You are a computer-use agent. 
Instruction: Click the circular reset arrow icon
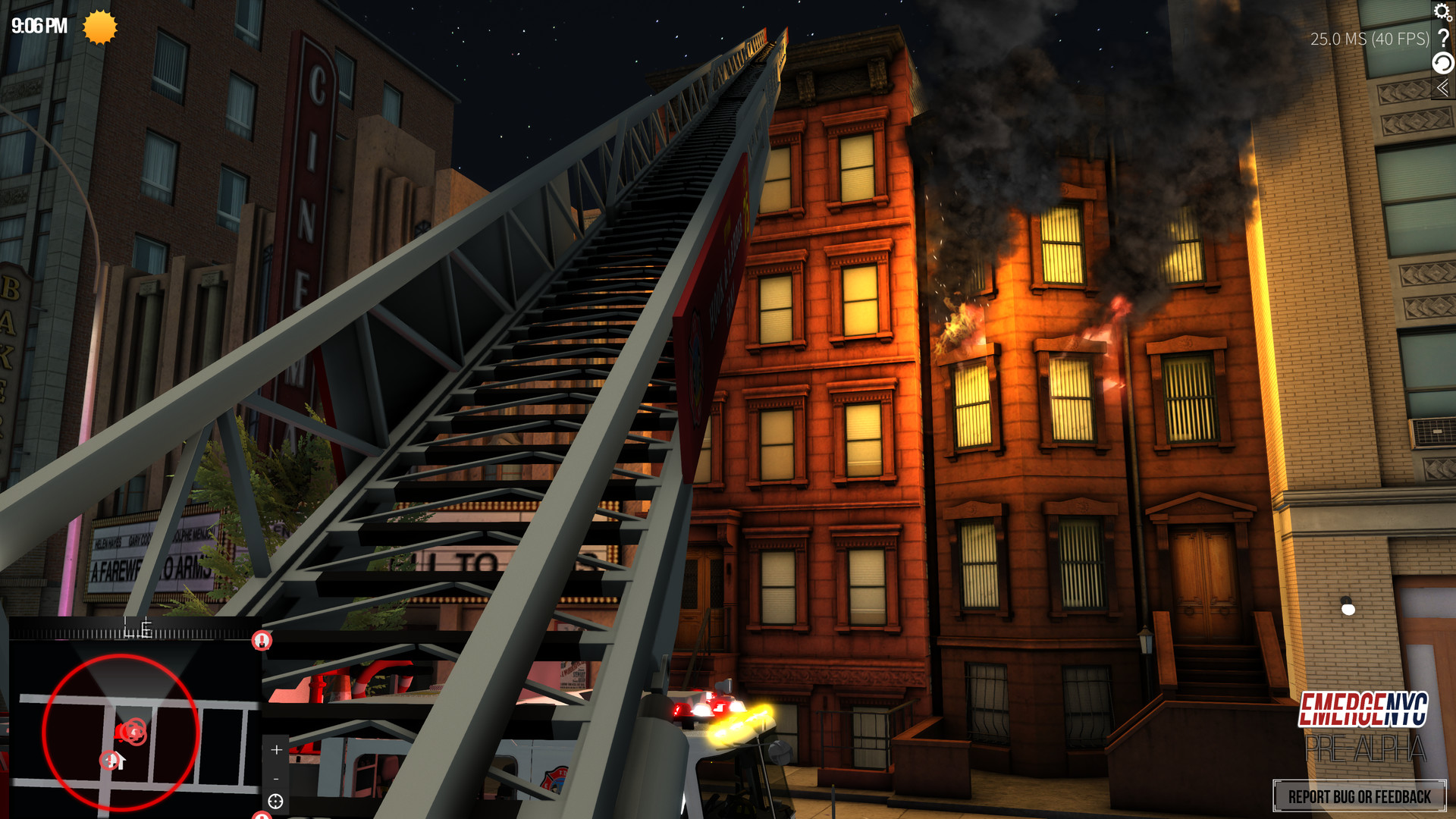[1442, 62]
